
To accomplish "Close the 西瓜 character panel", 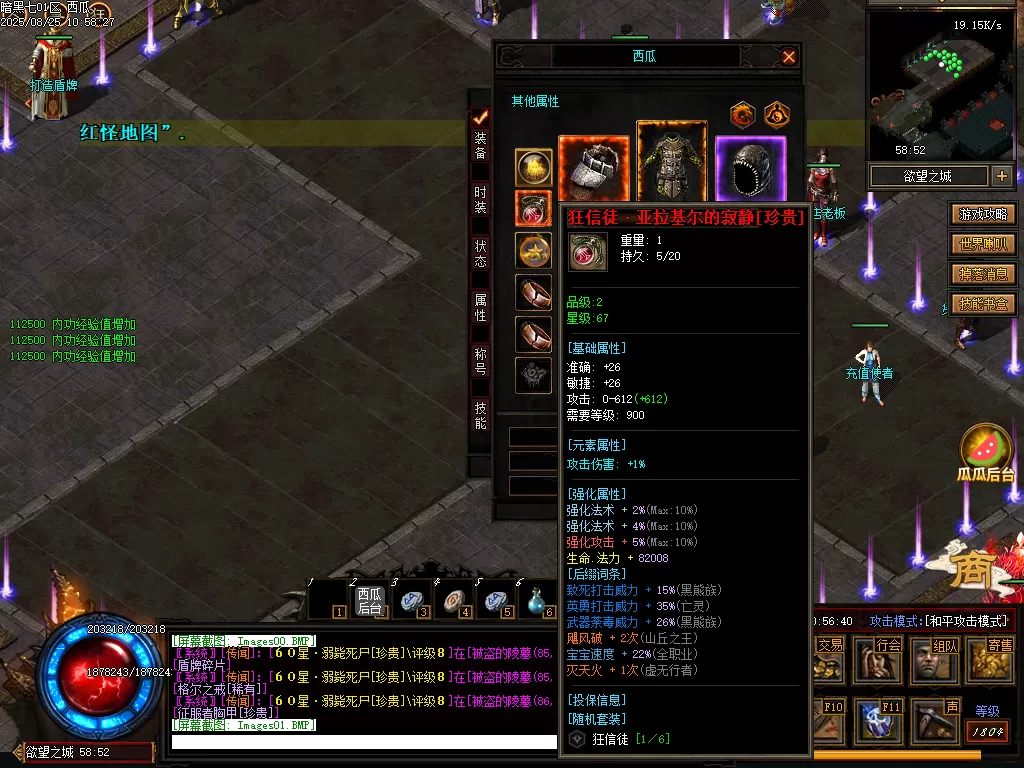I will click(789, 57).
